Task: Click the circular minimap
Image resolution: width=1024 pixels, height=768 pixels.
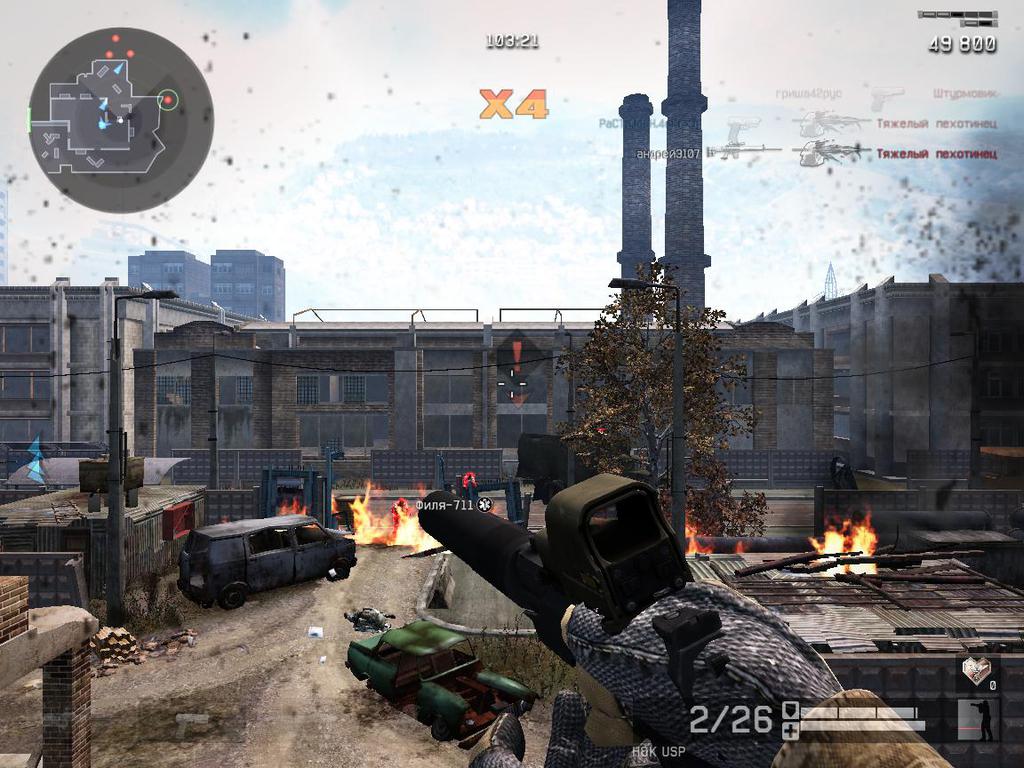Action: (121, 120)
